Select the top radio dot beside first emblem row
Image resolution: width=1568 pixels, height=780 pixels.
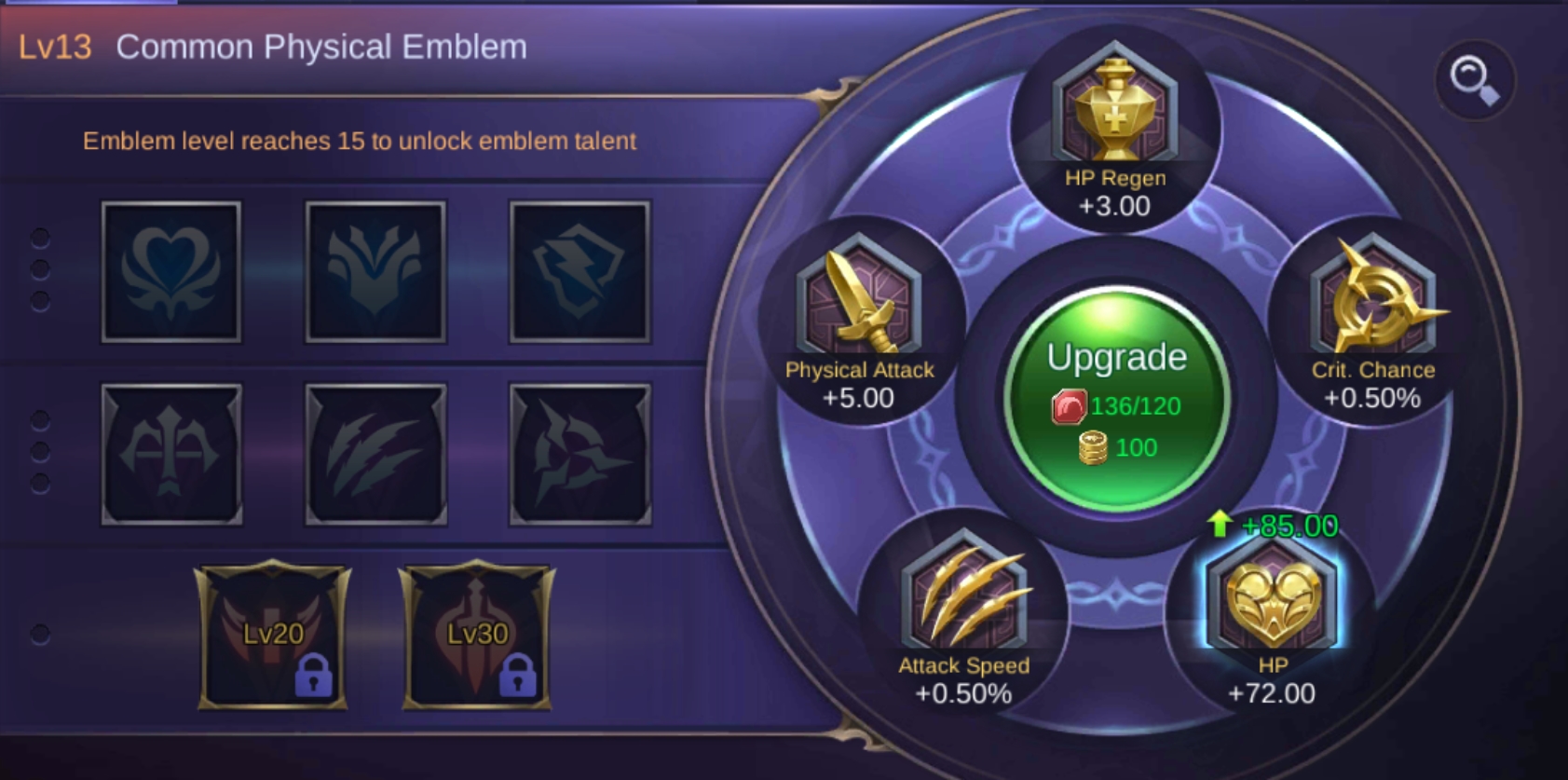pos(38,238)
